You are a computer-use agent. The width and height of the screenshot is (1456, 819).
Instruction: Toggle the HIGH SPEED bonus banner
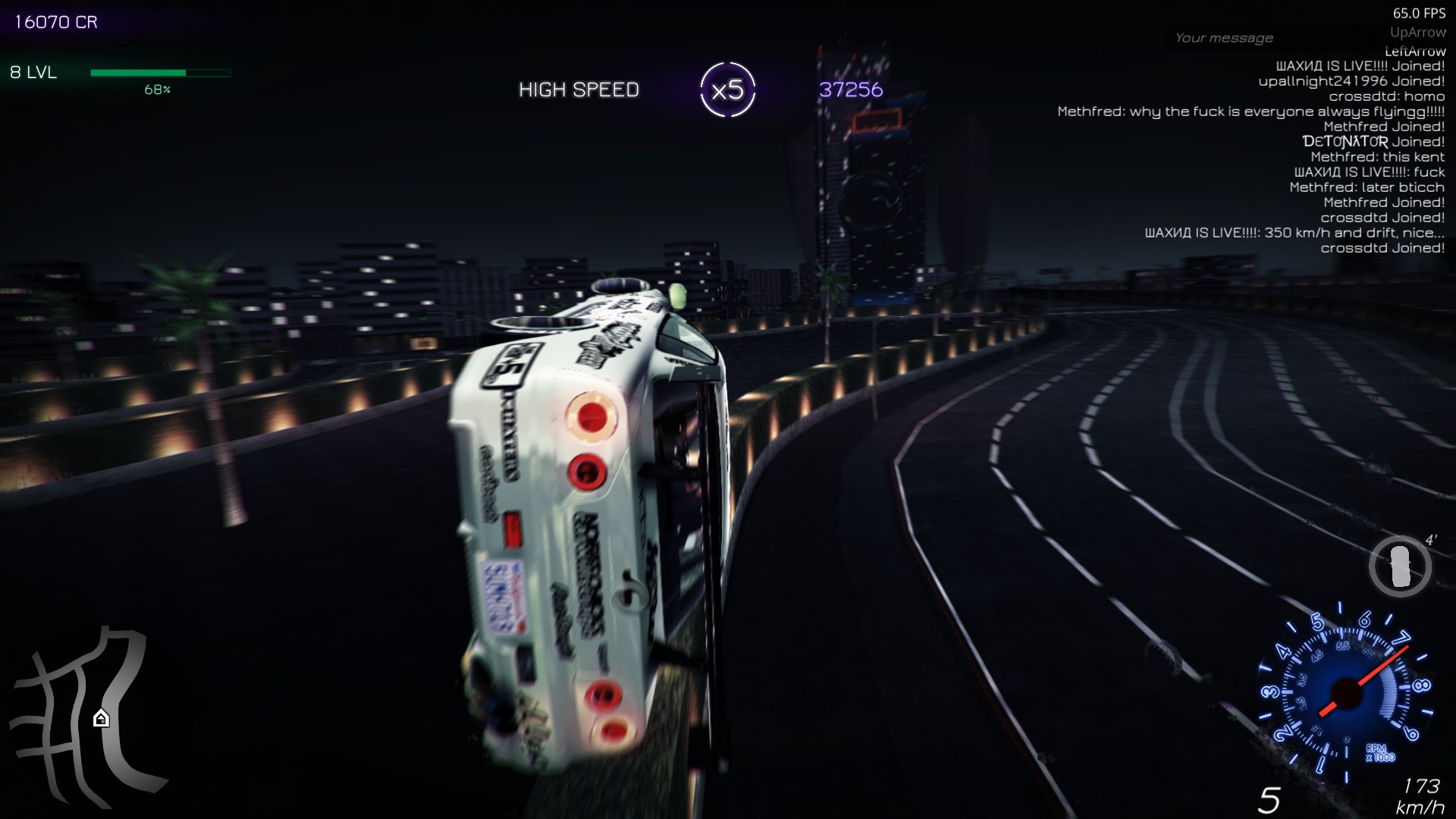[x=579, y=89]
